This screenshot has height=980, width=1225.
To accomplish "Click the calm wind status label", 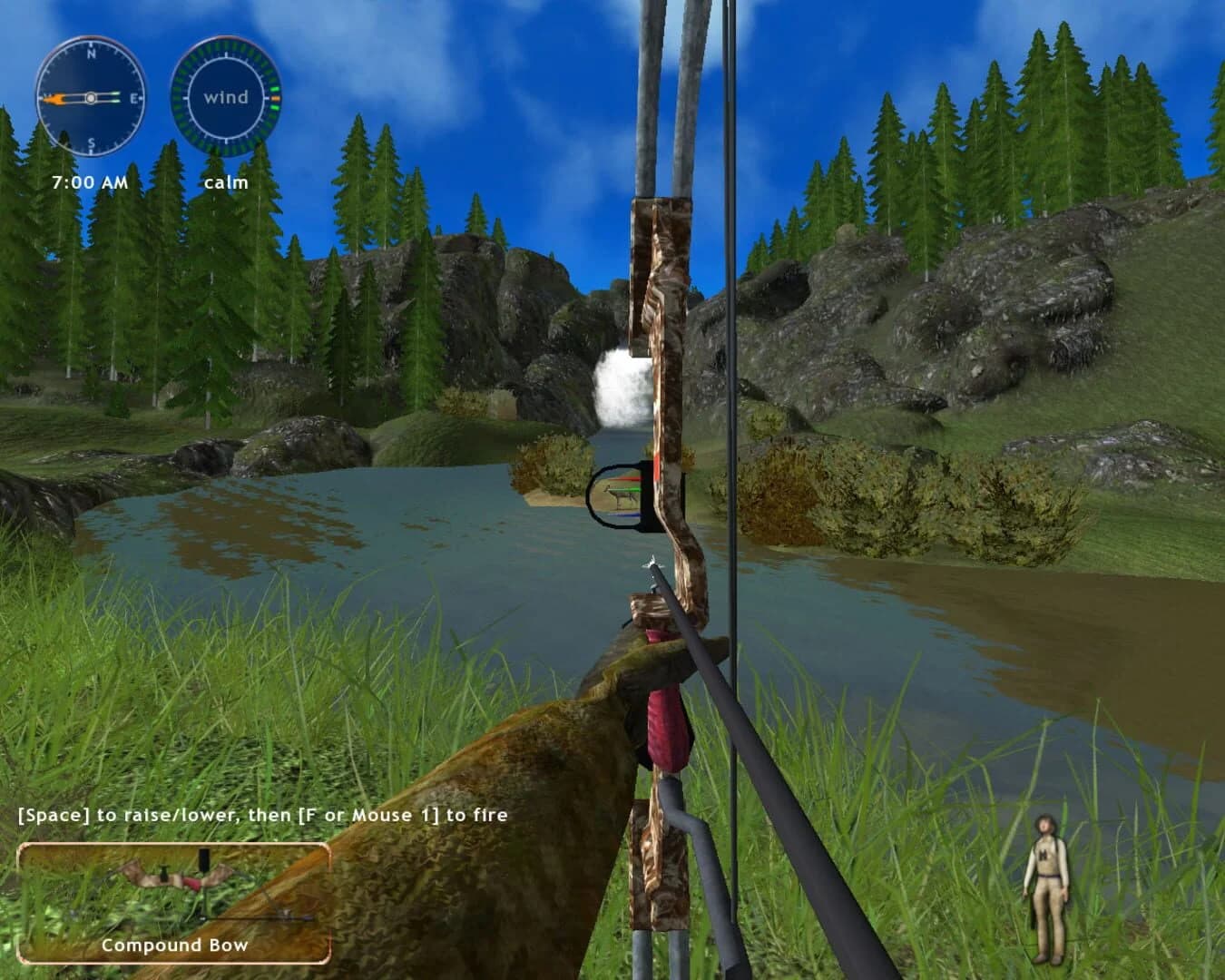I will pyautogui.click(x=227, y=181).
